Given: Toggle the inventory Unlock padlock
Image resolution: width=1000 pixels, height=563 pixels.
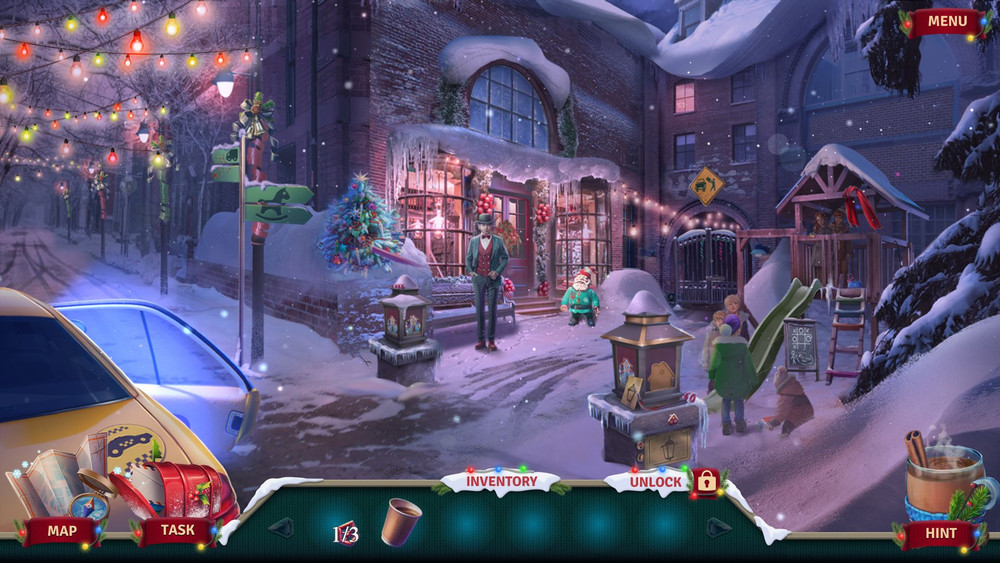Looking at the screenshot, I should [x=706, y=482].
